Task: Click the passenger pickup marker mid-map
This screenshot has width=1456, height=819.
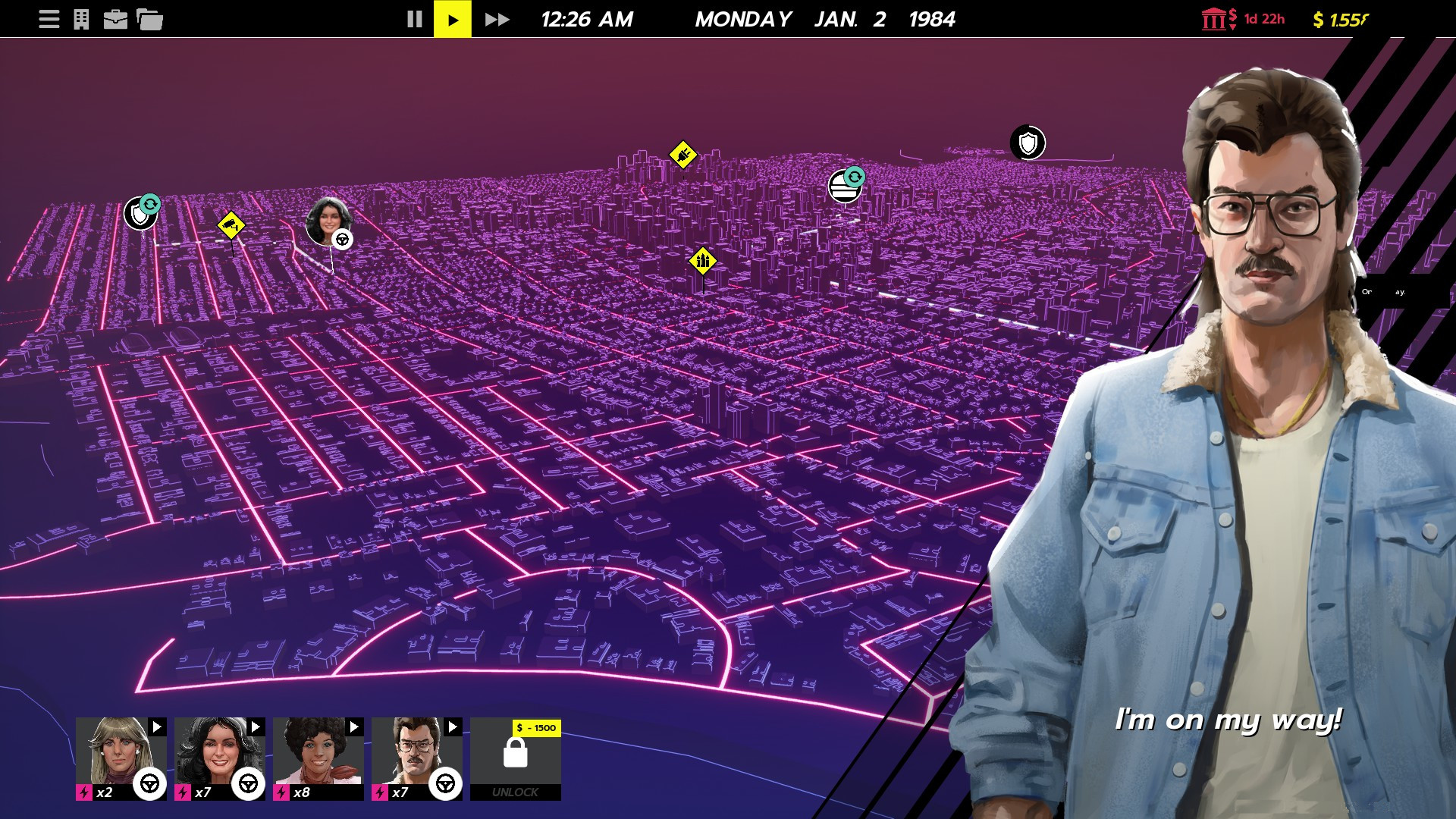Action: click(701, 260)
